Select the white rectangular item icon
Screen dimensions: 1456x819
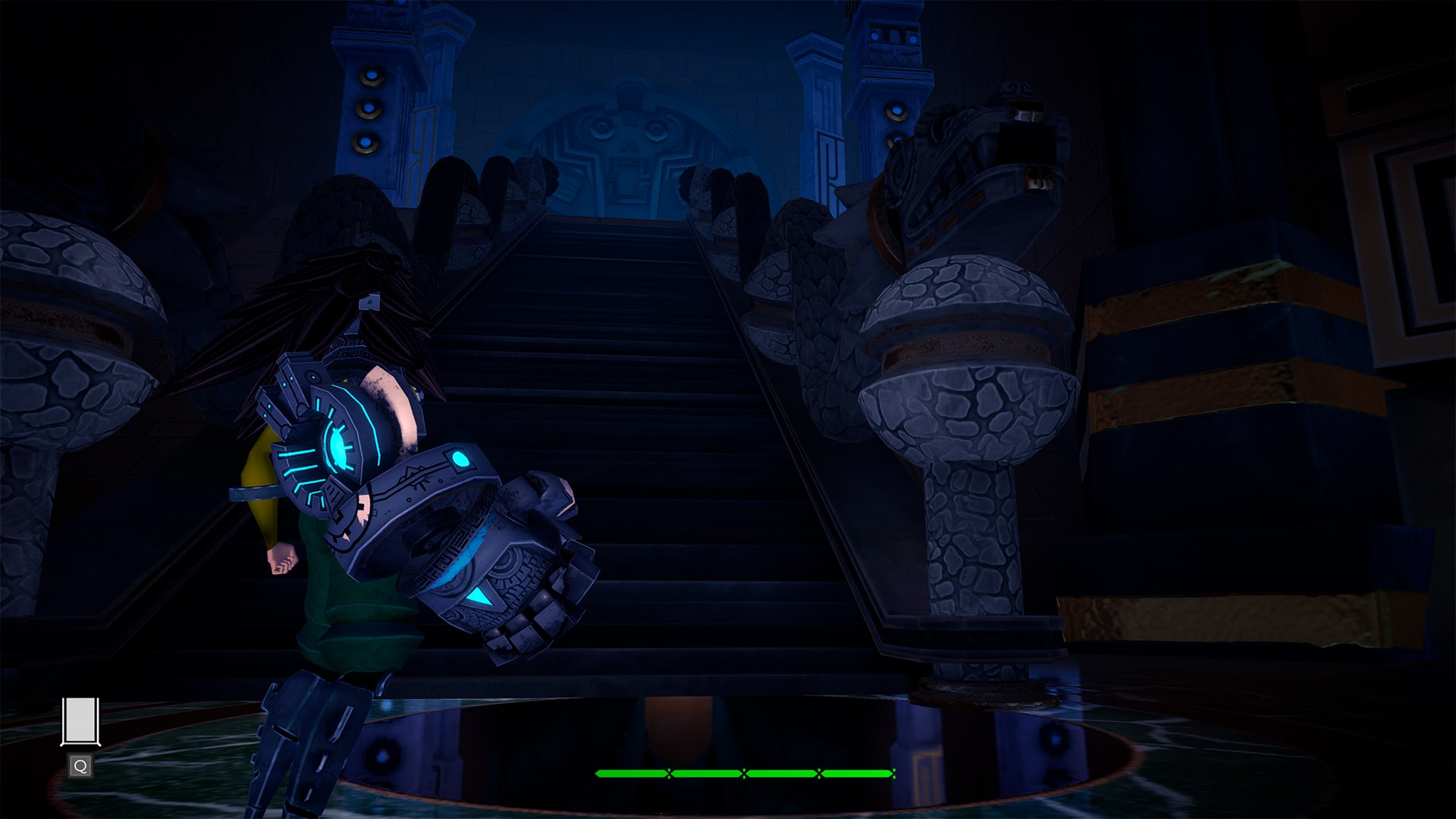coord(80,720)
